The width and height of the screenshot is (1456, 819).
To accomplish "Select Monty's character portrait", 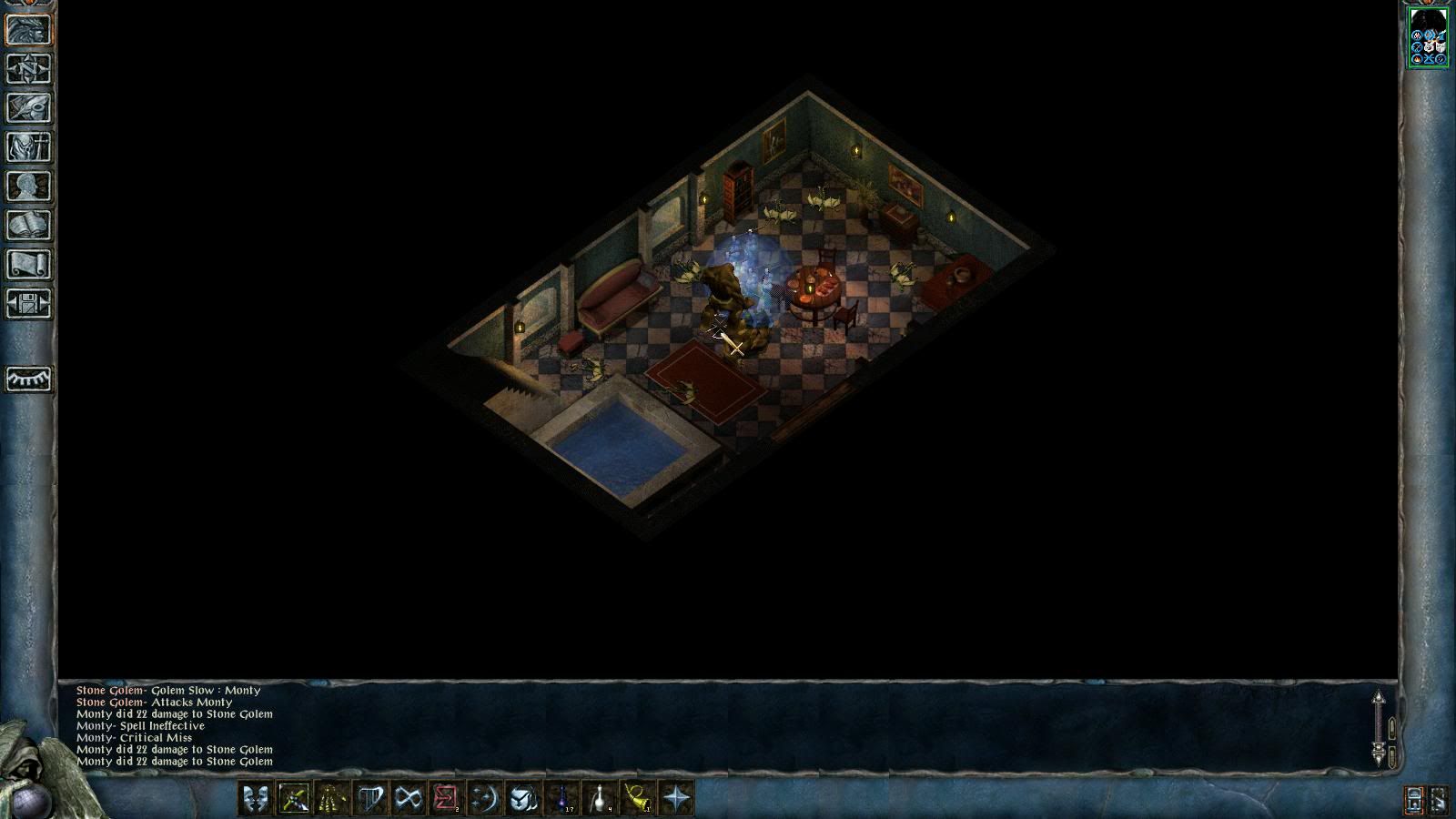I will [x=1429, y=36].
